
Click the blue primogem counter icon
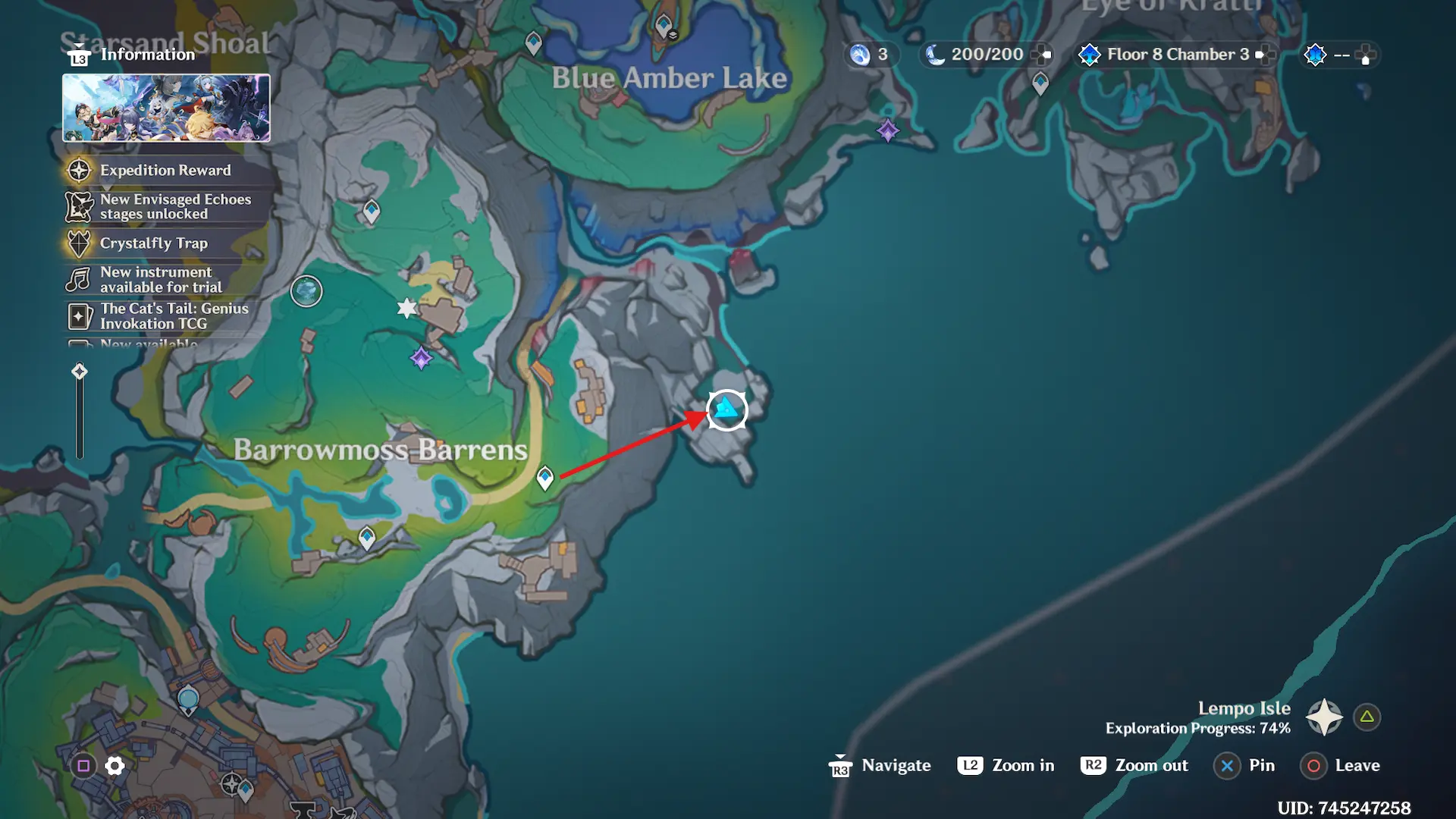coord(860,55)
